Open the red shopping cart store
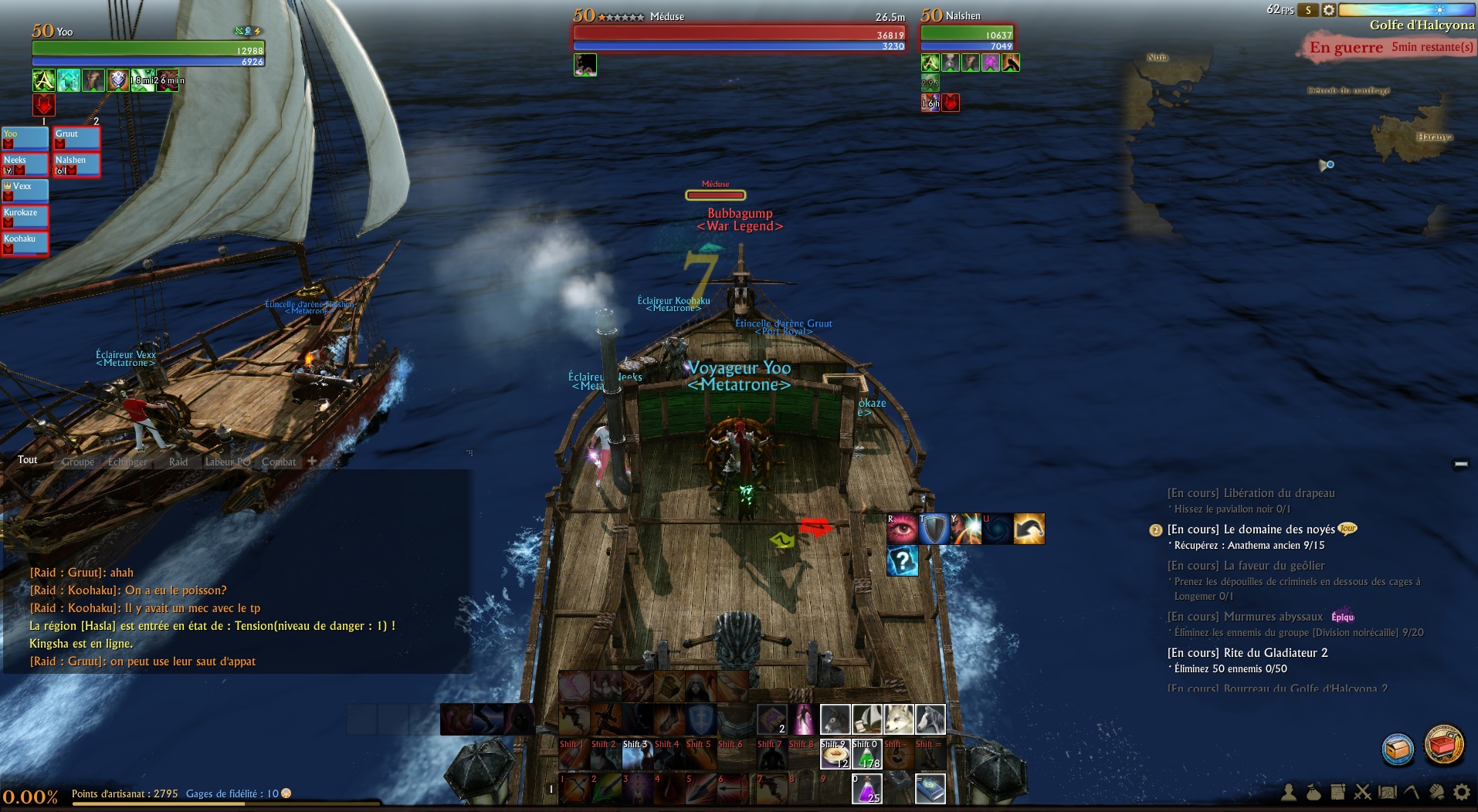 pyautogui.click(x=1443, y=745)
